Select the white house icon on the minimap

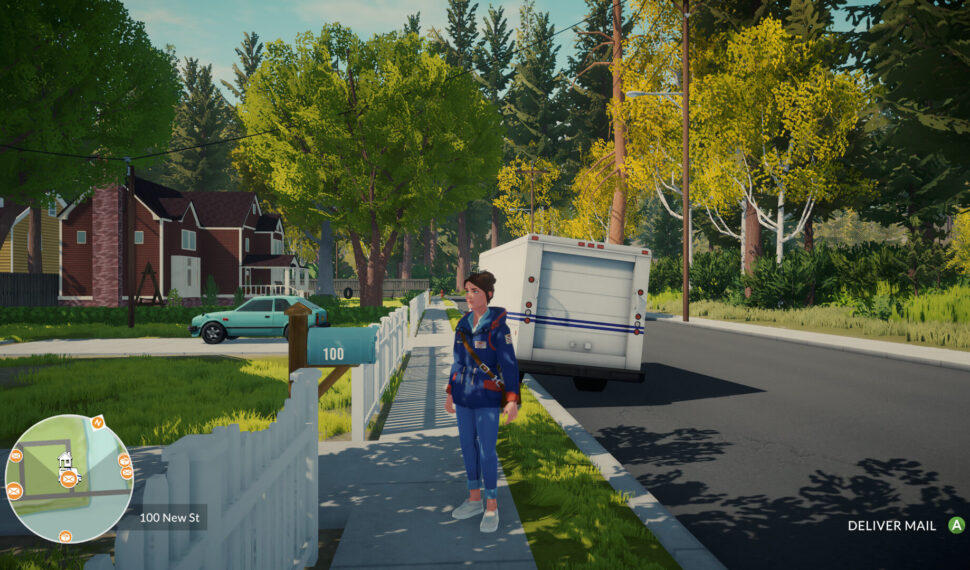[65, 460]
